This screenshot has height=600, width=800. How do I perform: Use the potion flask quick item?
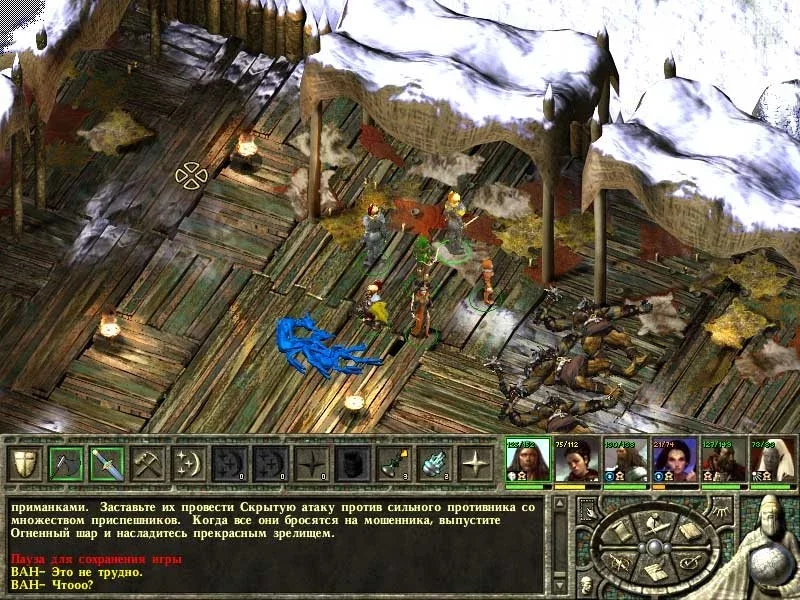click(x=393, y=463)
